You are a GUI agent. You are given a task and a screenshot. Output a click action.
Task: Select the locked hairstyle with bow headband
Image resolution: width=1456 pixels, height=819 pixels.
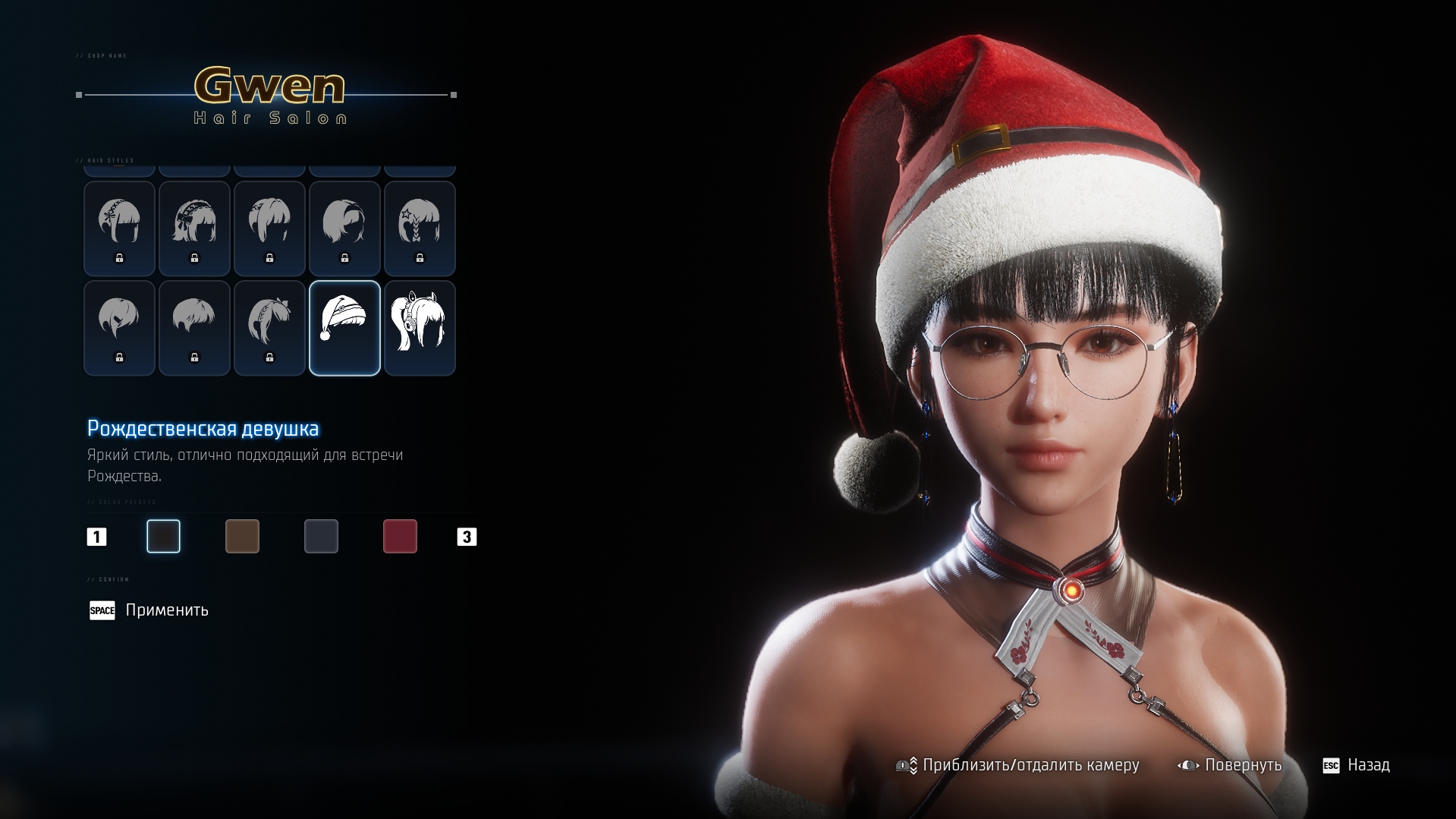click(194, 228)
